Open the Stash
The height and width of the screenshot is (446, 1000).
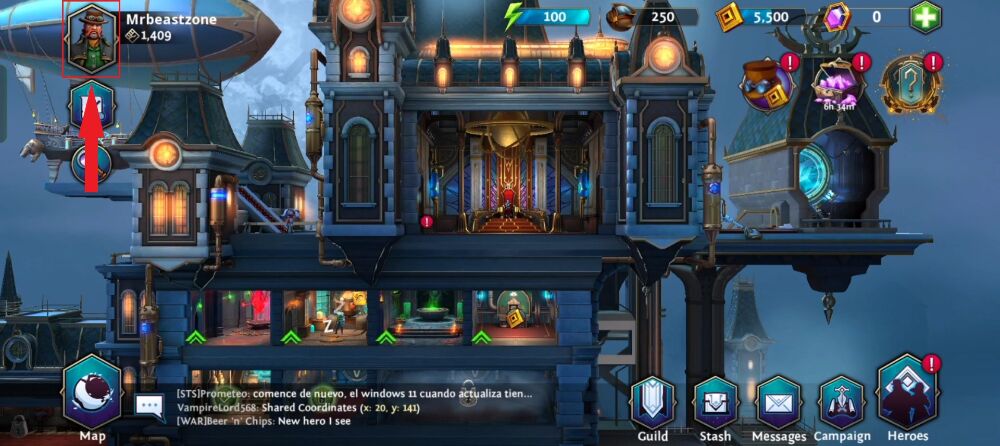point(716,404)
